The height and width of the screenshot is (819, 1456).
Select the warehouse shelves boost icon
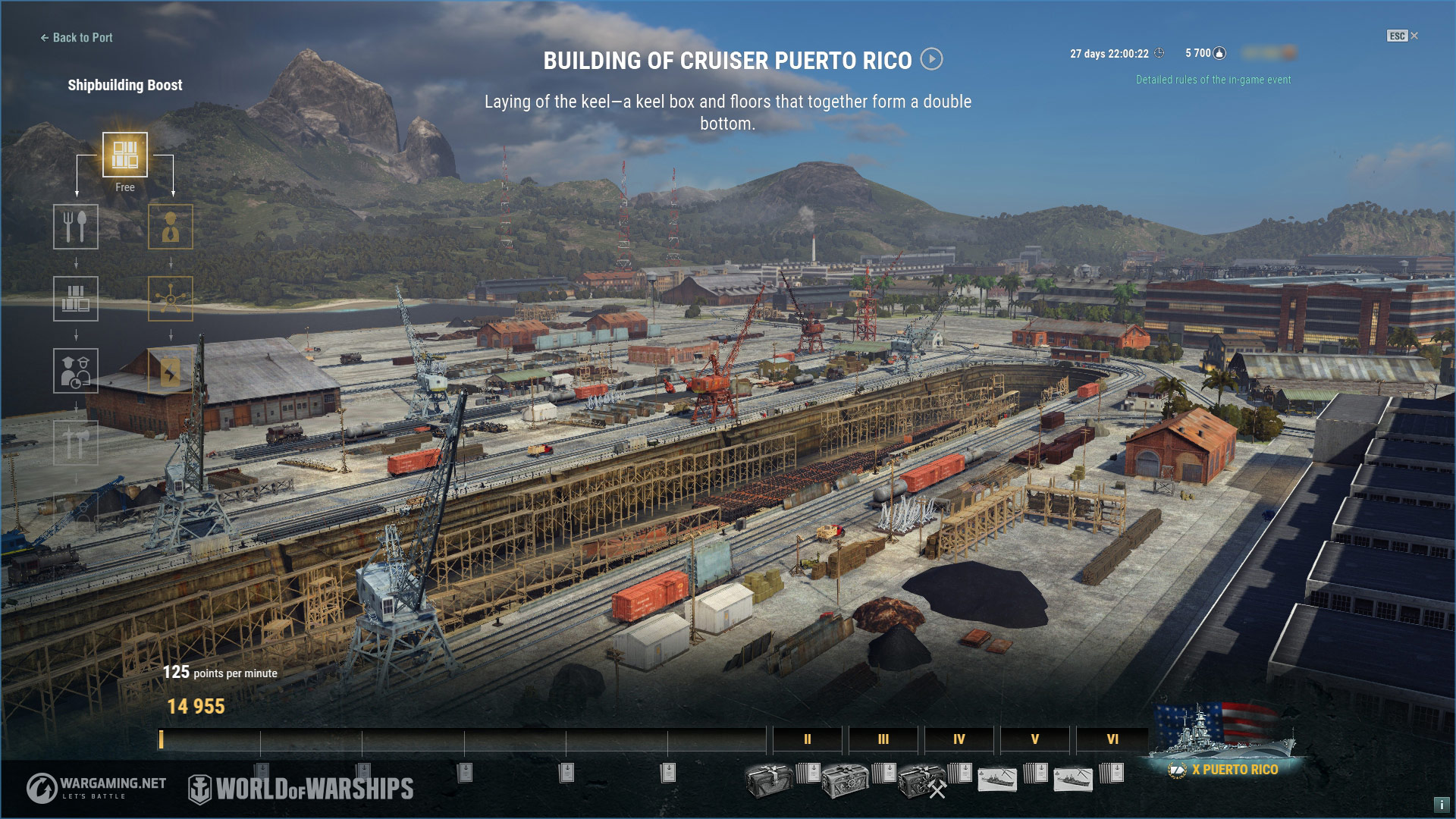pos(77,299)
